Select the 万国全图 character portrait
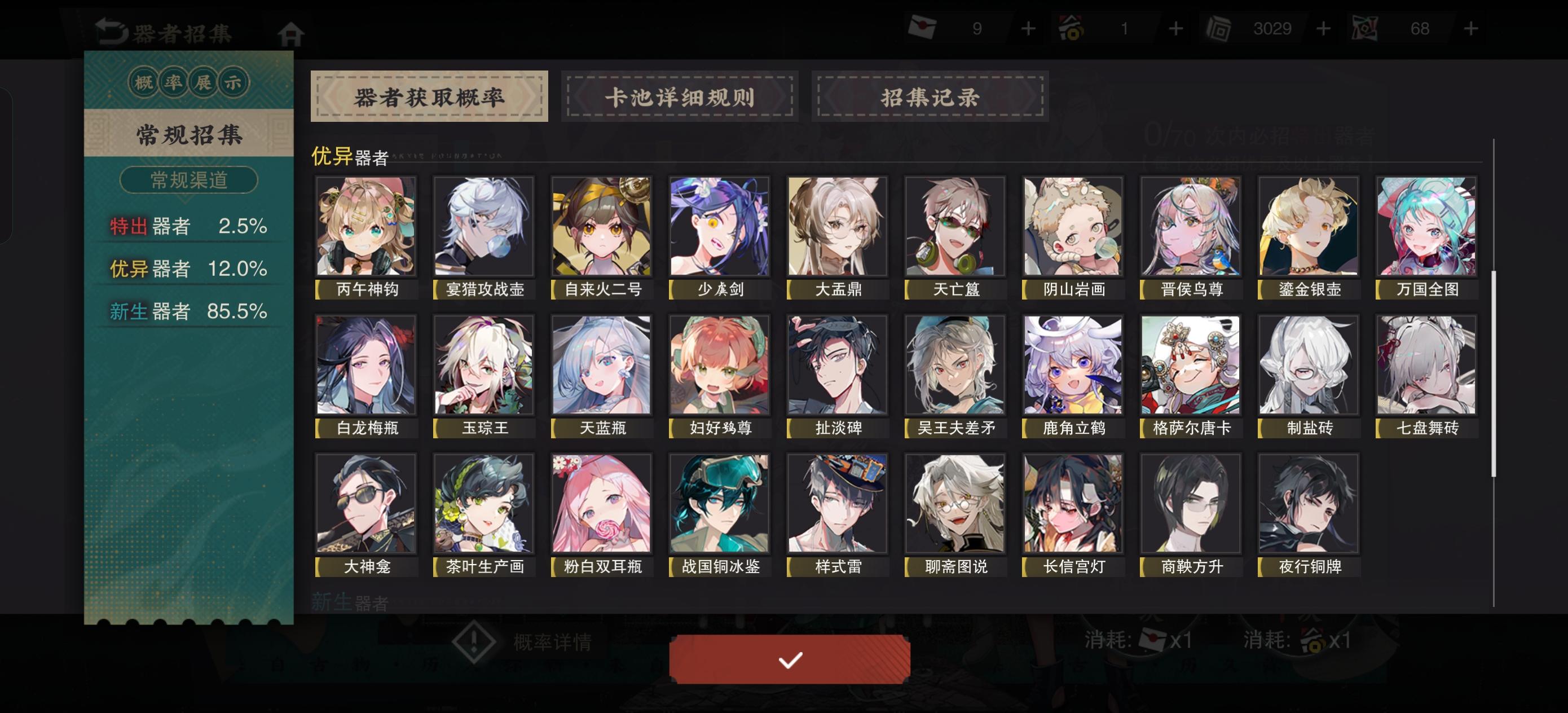This screenshot has width=1568, height=713. point(1427,227)
